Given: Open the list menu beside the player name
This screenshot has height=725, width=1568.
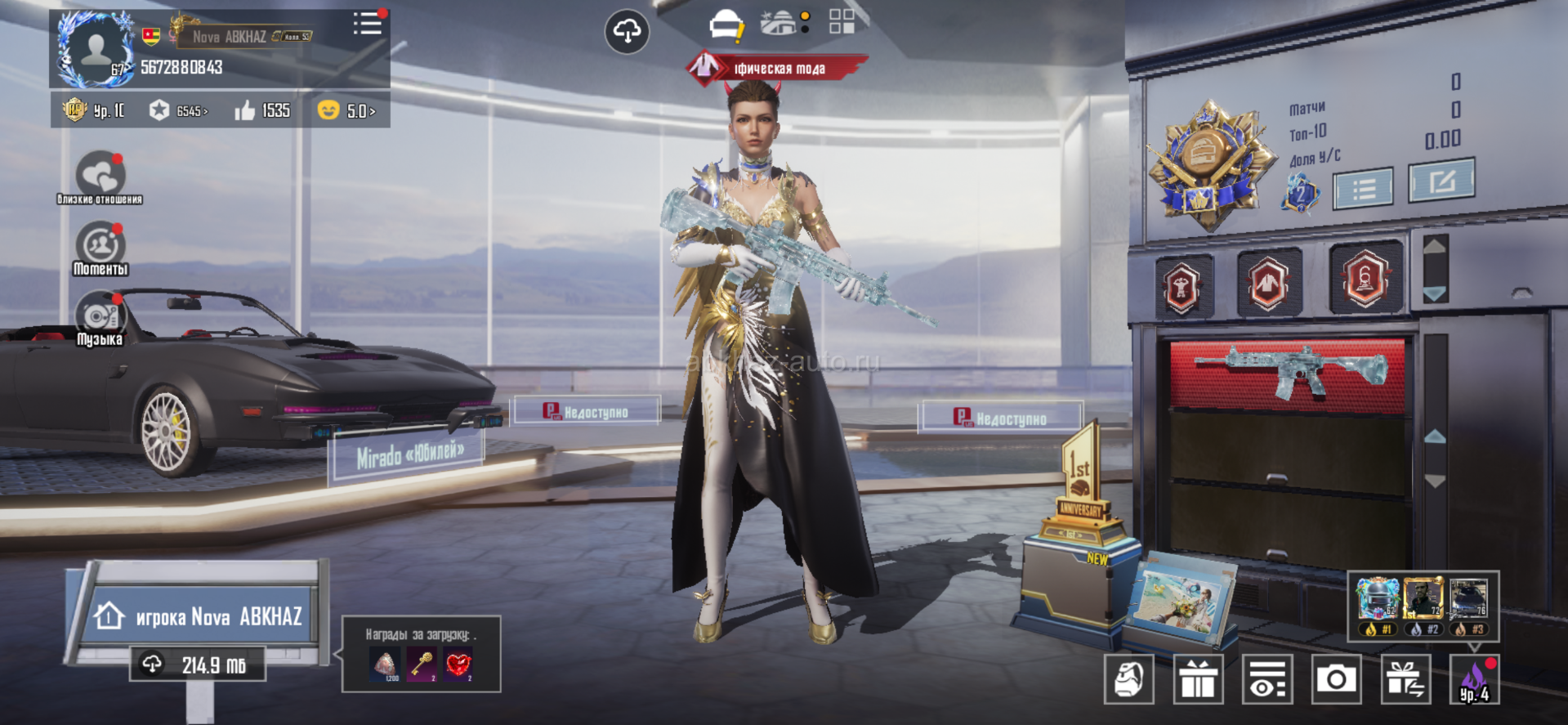Looking at the screenshot, I should 367,24.
